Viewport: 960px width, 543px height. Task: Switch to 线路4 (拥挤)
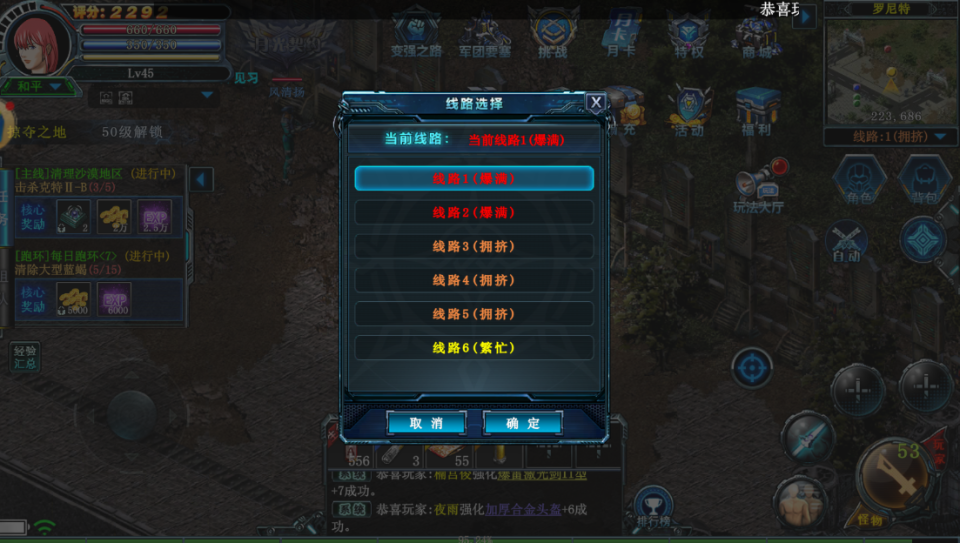coord(474,281)
